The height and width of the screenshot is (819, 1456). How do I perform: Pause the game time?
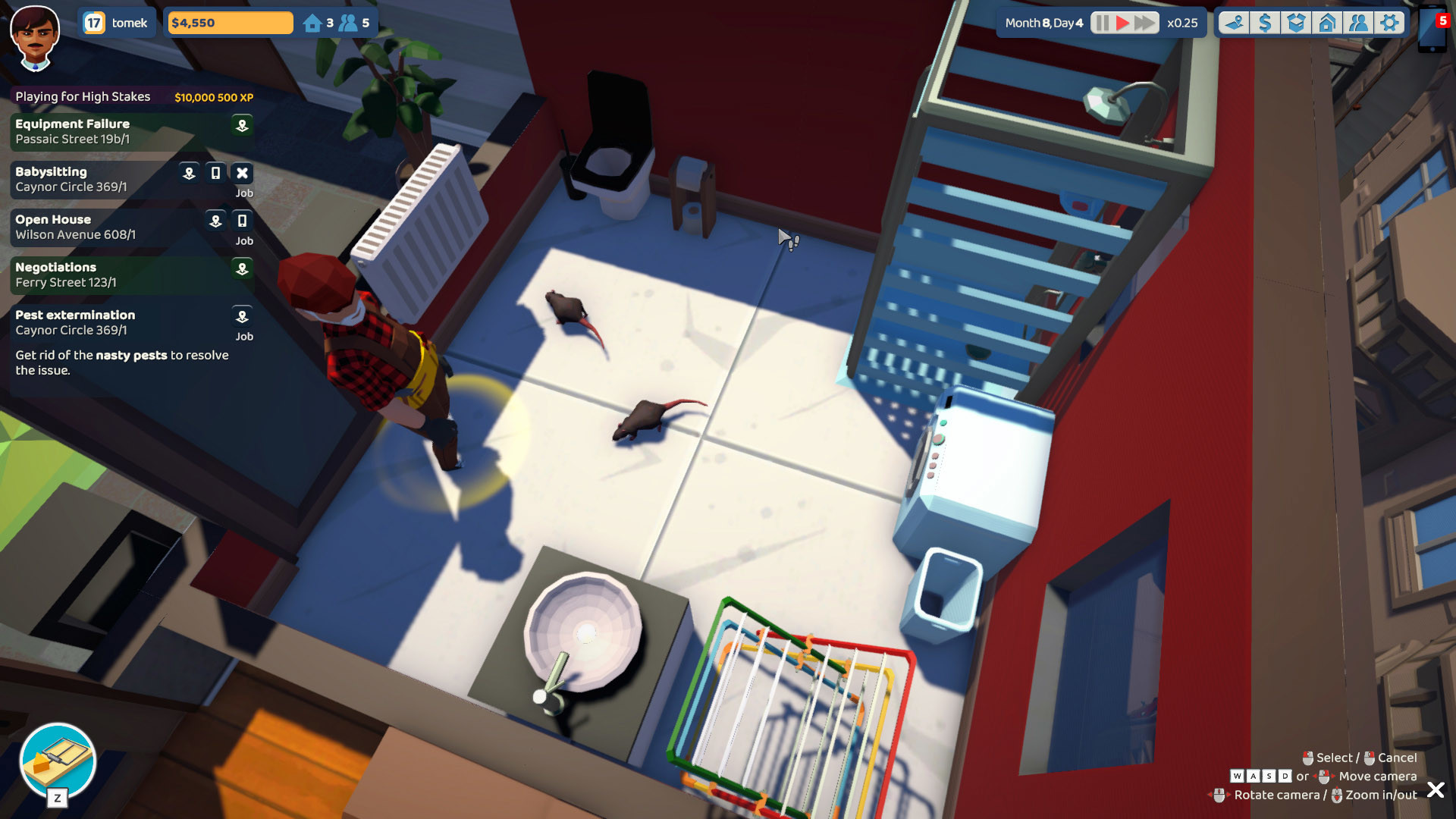(1101, 23)
